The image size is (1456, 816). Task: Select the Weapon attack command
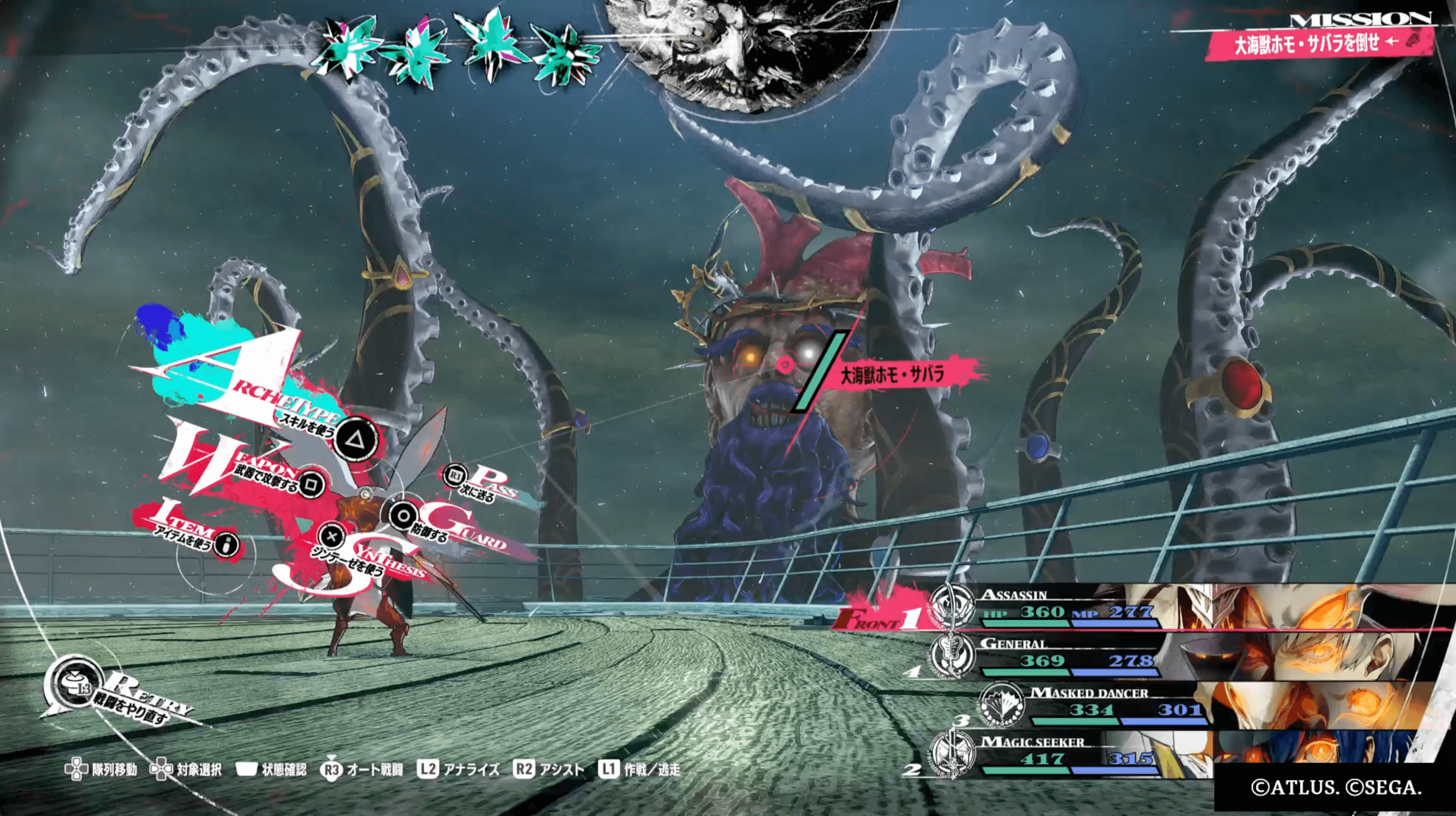[310, 484]
